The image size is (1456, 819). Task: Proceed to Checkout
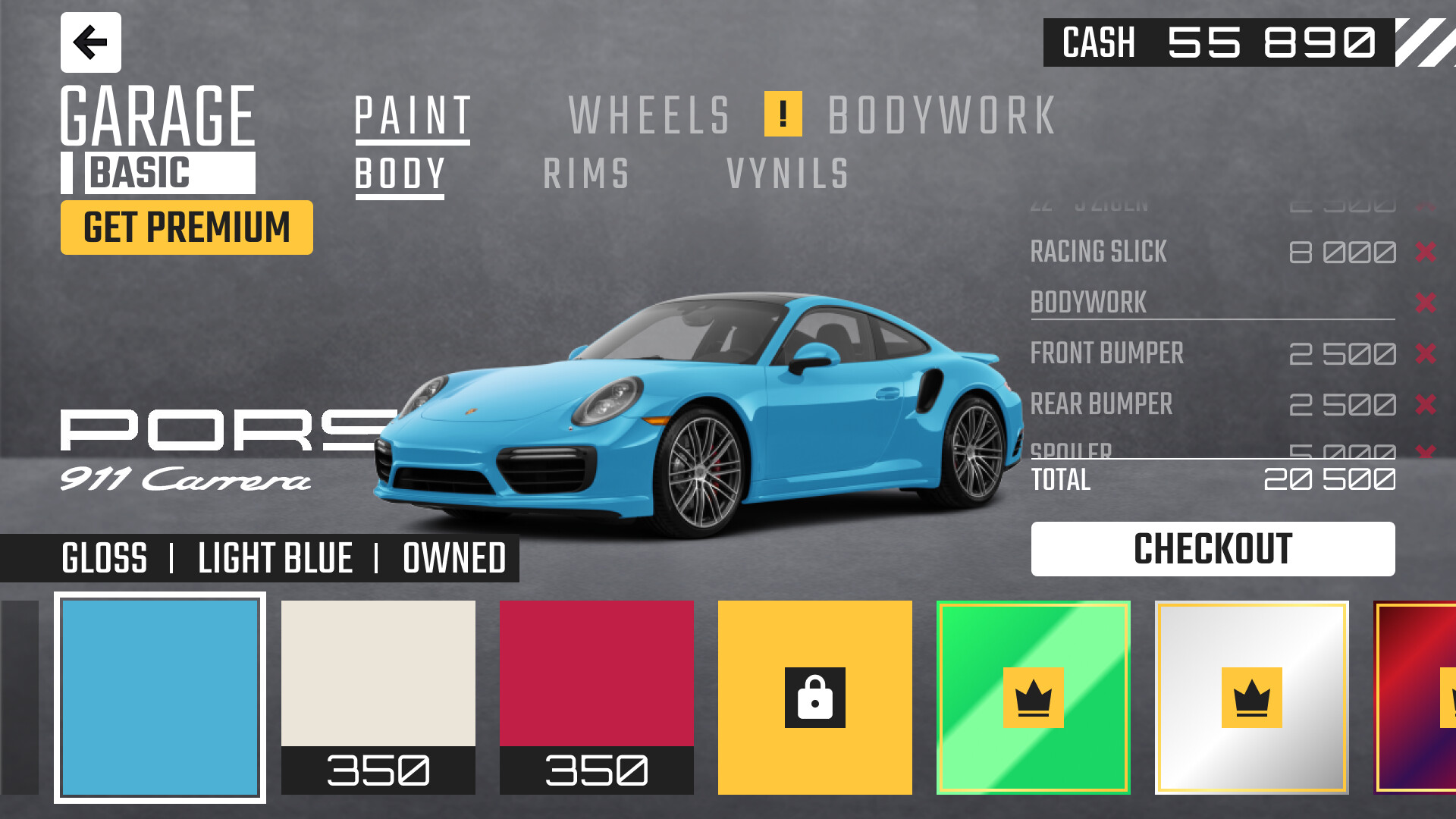[x=1213, y=549]
